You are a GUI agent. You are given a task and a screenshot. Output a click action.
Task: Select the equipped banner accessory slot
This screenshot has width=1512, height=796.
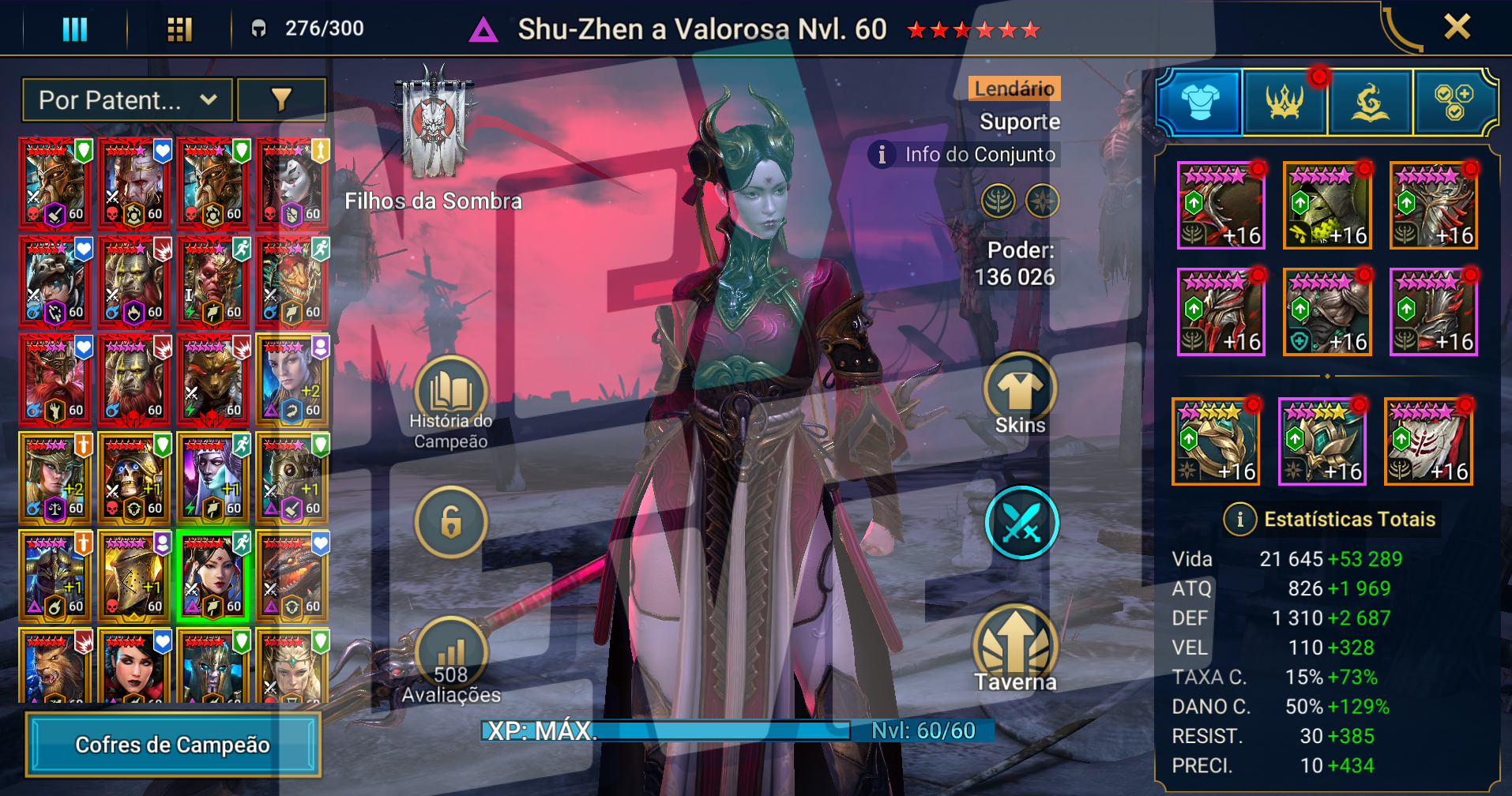pyautogui.click(x=1428, y=441)
